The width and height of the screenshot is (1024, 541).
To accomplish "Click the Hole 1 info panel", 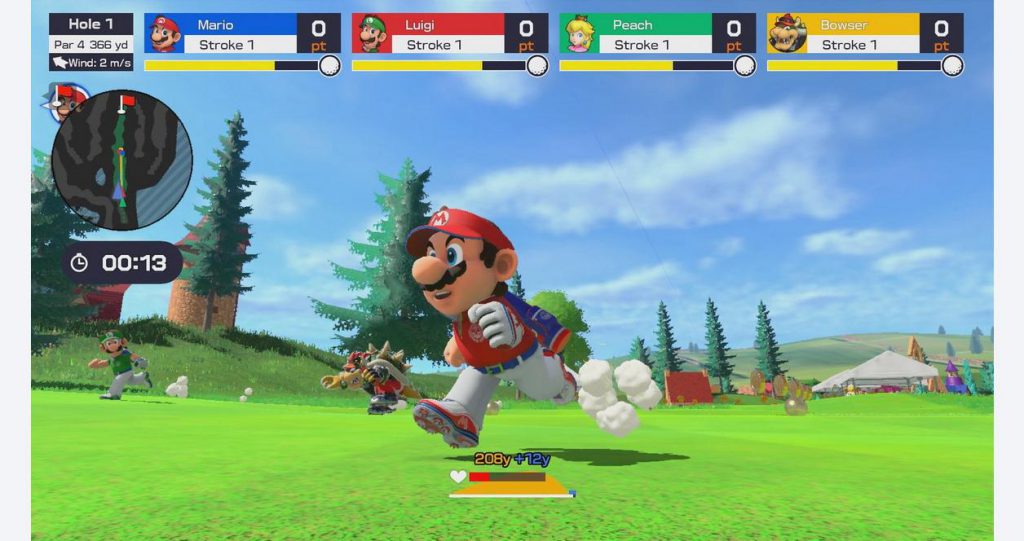I will [91, 41].
